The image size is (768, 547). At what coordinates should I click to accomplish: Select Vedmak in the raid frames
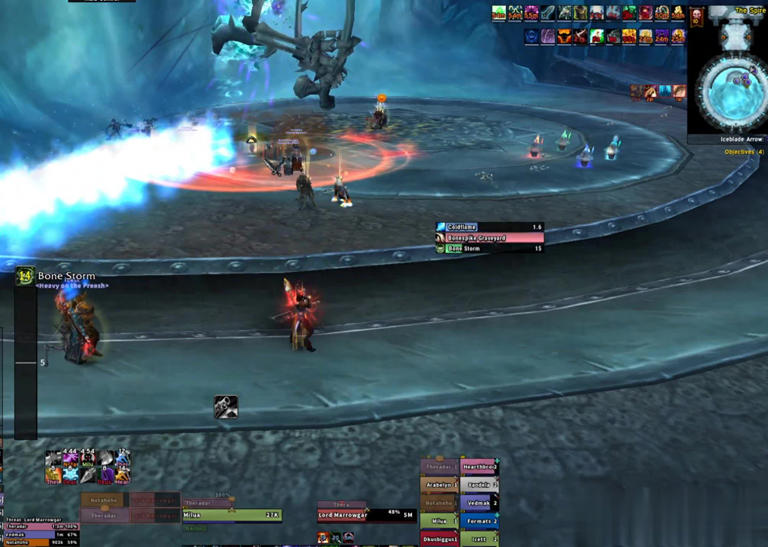coord(479,503)
